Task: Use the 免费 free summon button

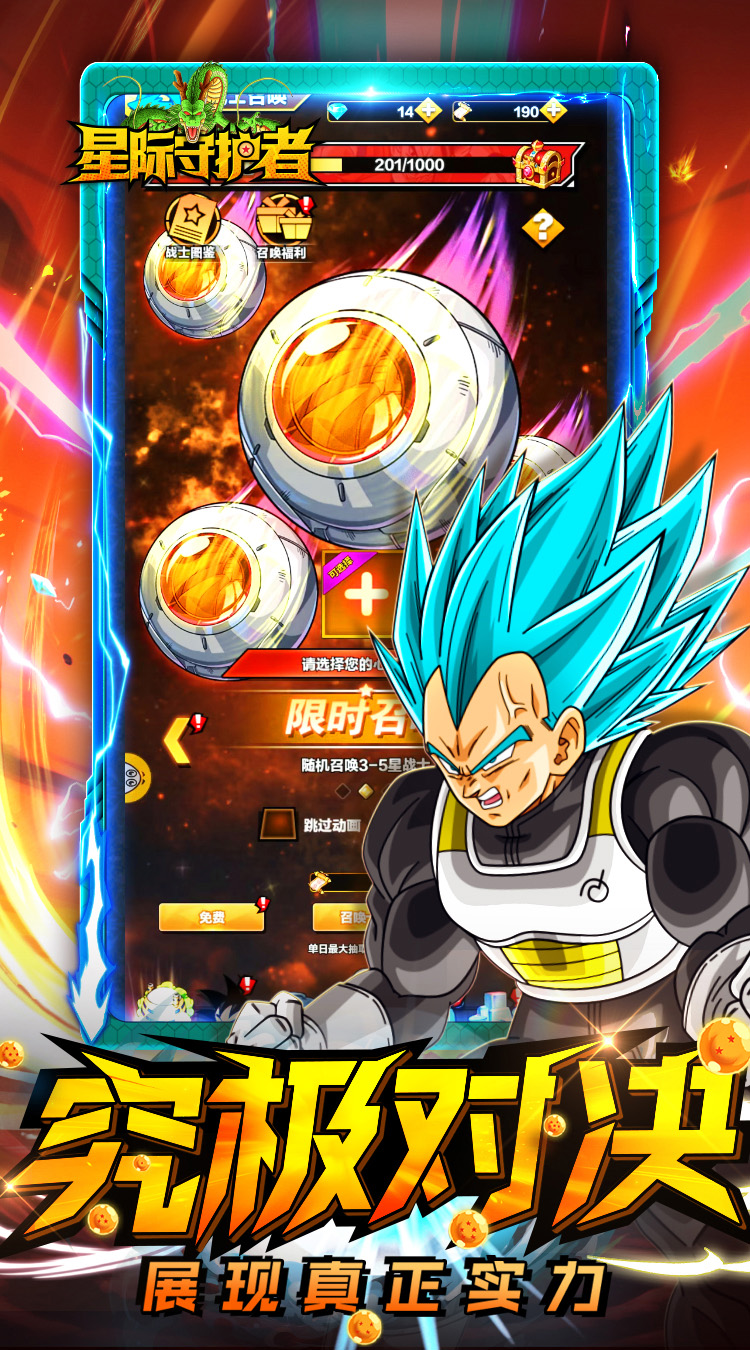Action: (x=211, y=916)
